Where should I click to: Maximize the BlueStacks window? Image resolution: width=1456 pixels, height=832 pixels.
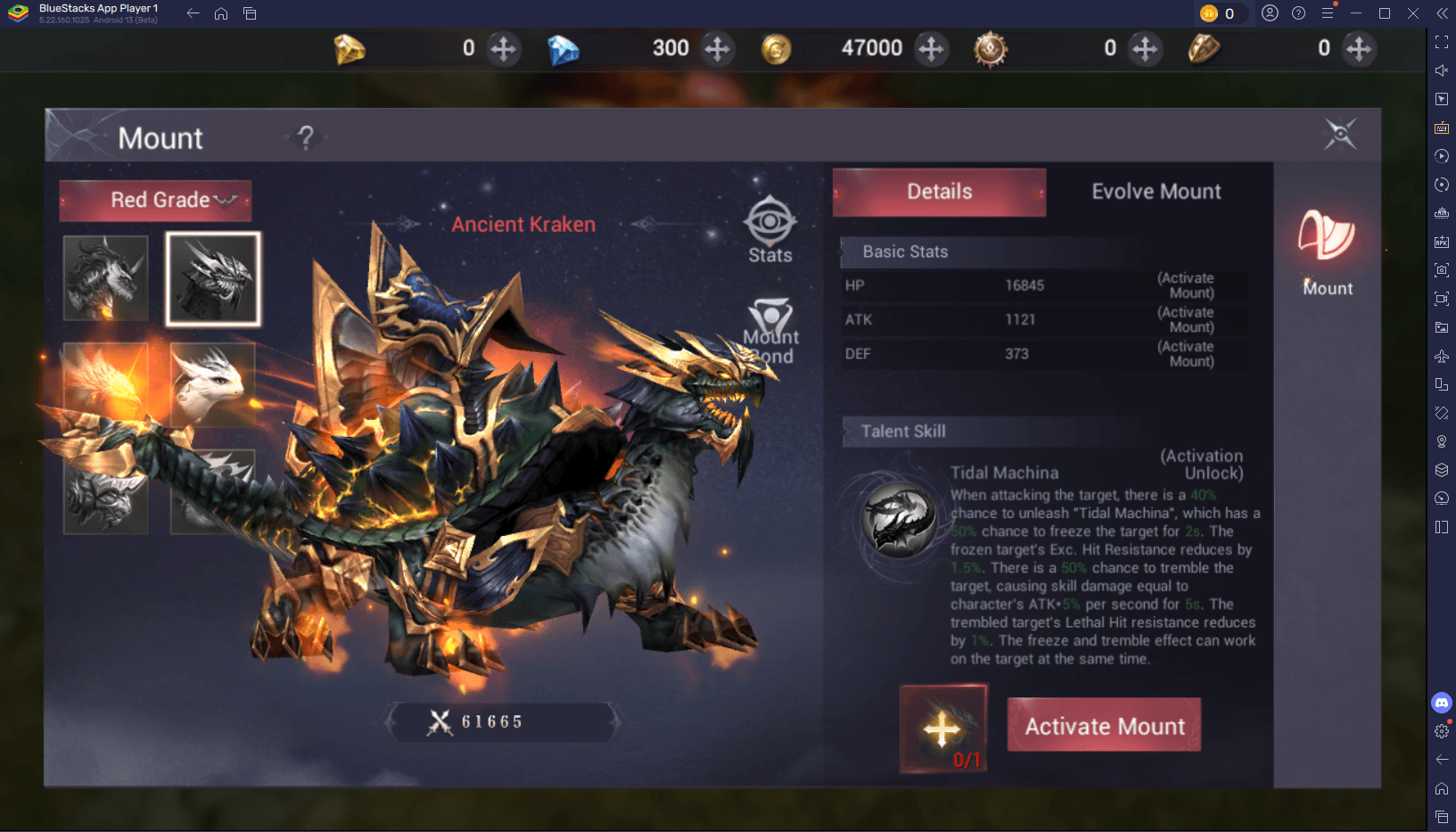(1385, 13)
